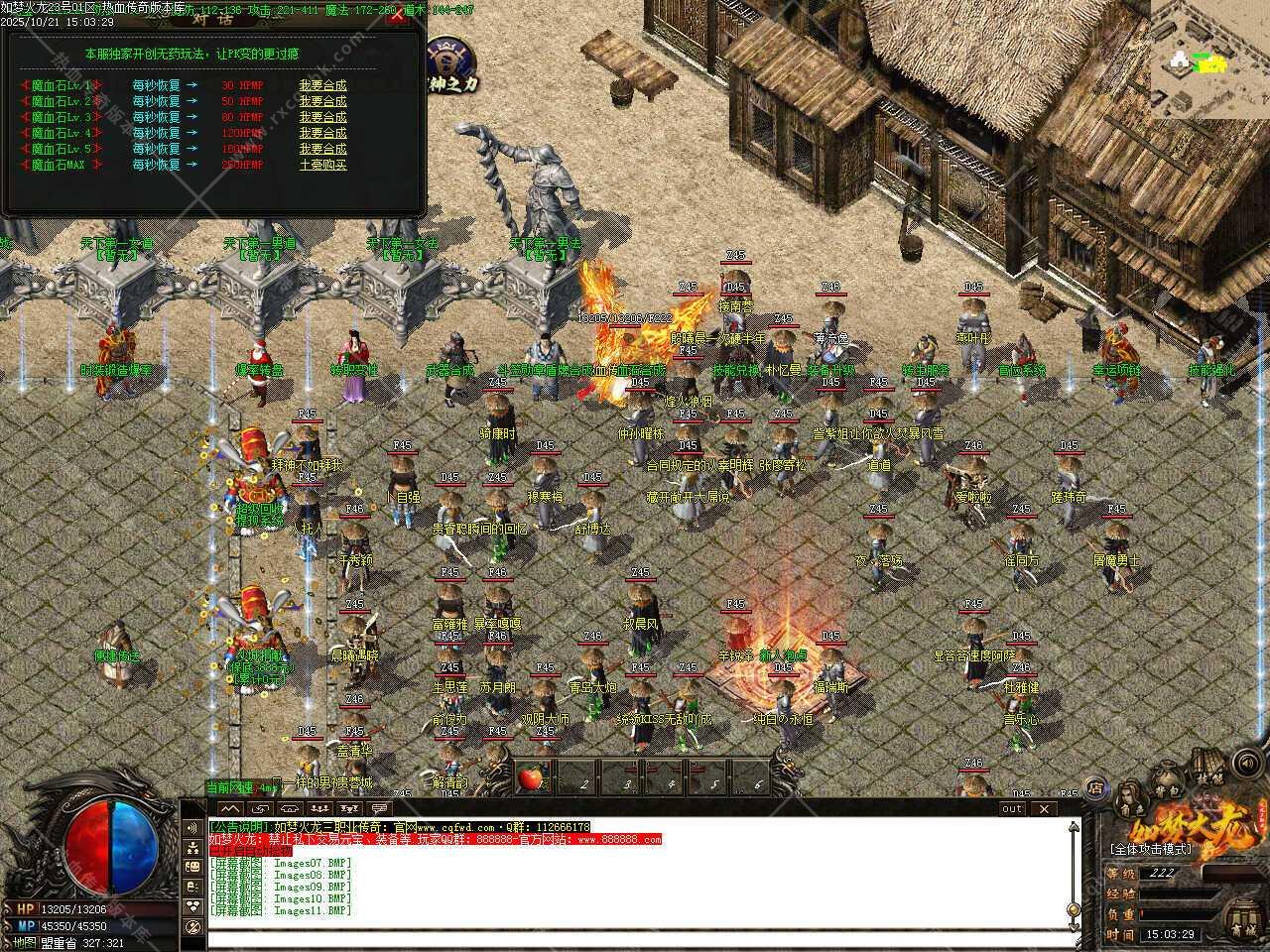
Task: Close the chat panel with X
Action: click(x=1043, y=808)
